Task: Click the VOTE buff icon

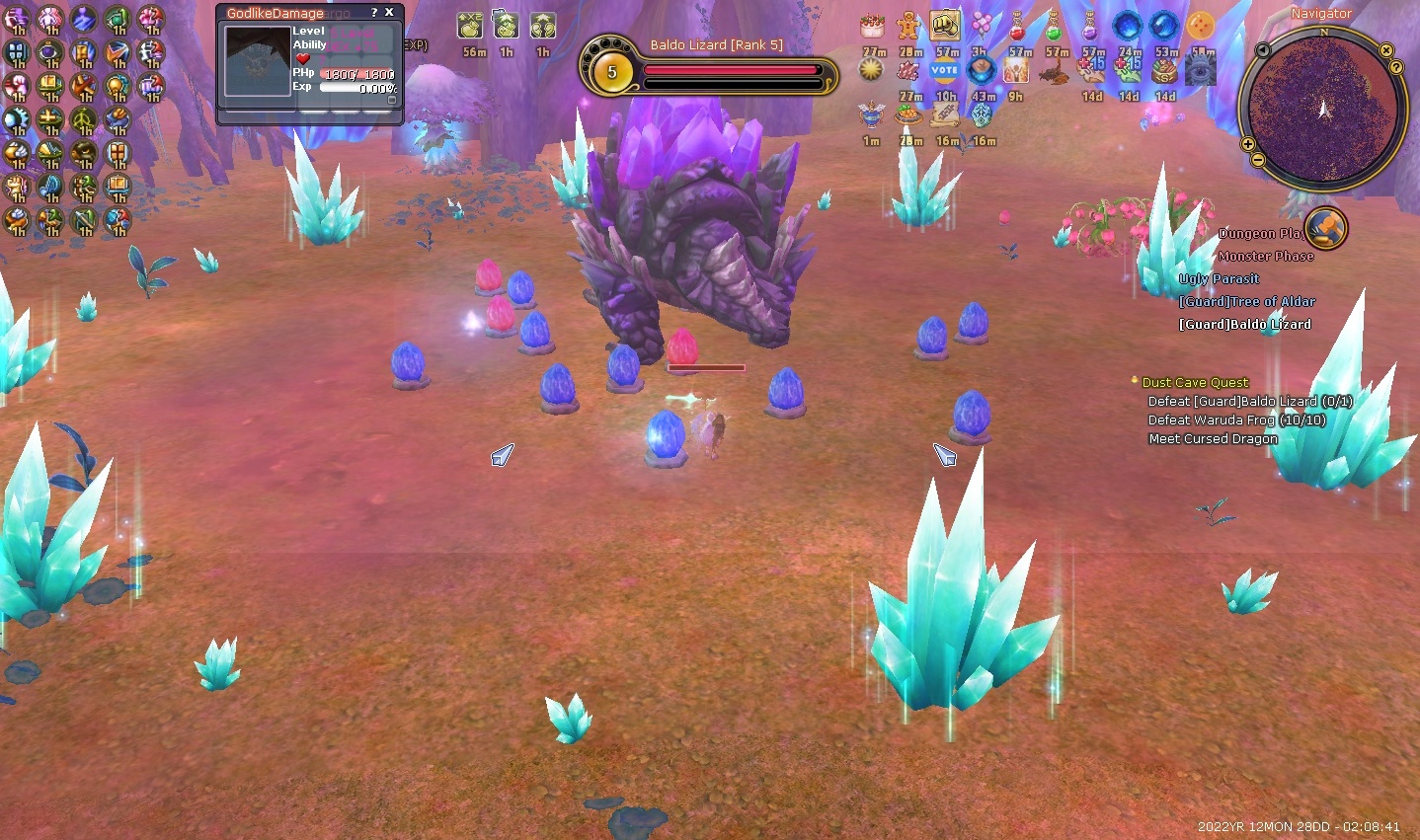Action: click(x=945, y=70)
